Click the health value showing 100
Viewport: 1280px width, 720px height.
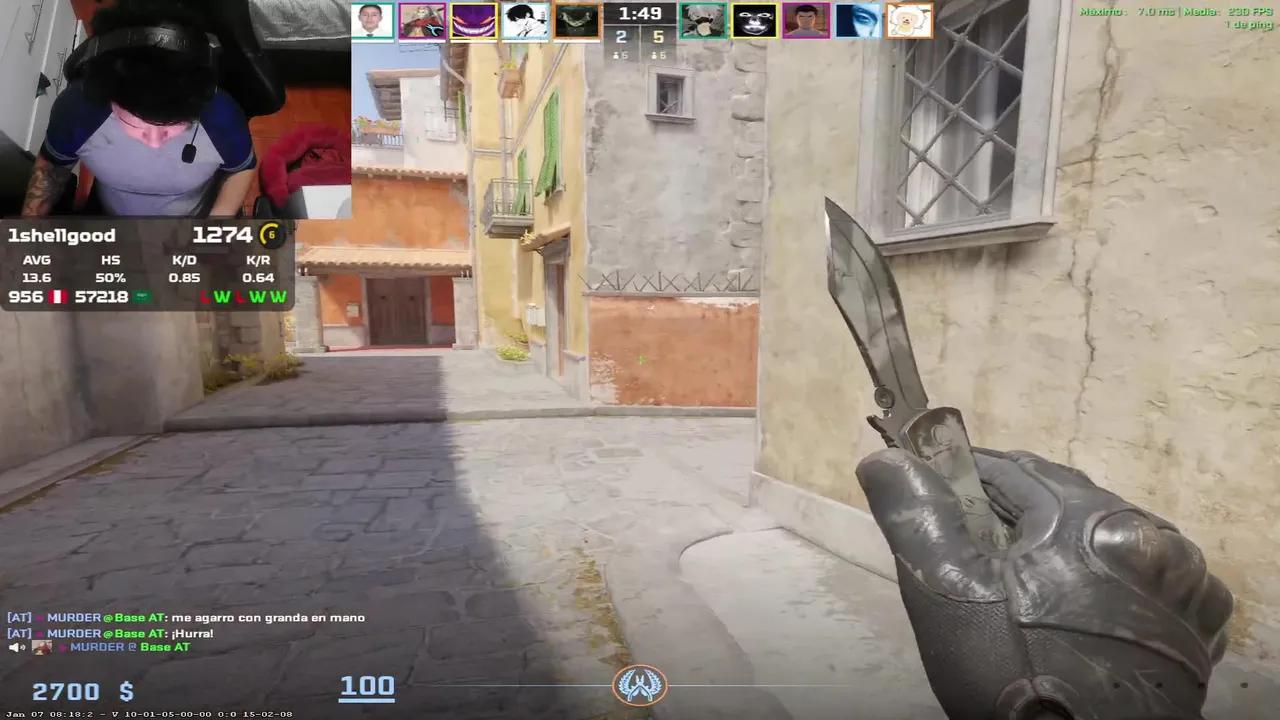(x=367, y=686)
